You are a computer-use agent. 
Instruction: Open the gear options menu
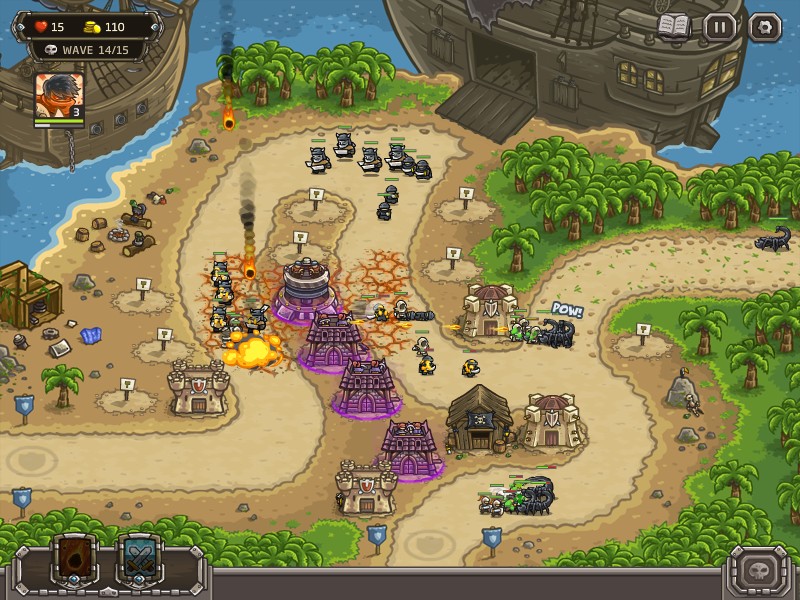click(x=765, y=27)
